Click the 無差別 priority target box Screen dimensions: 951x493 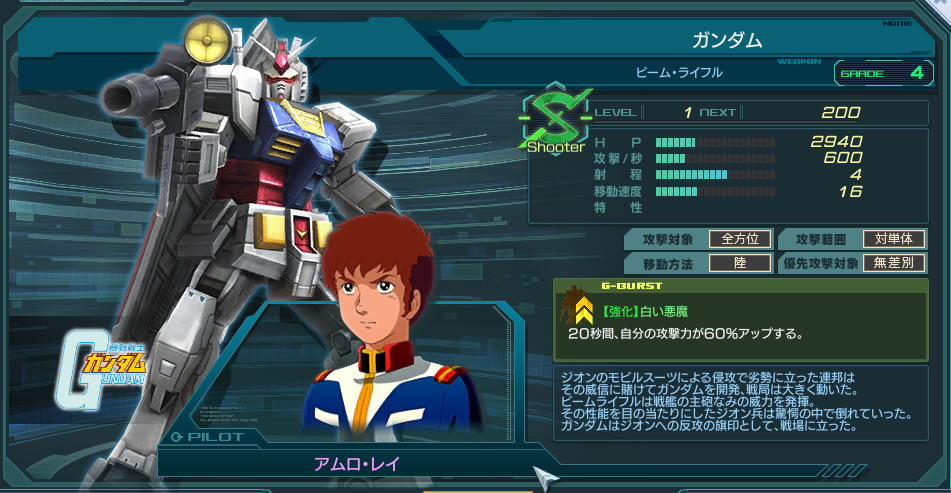pos(895,263)
